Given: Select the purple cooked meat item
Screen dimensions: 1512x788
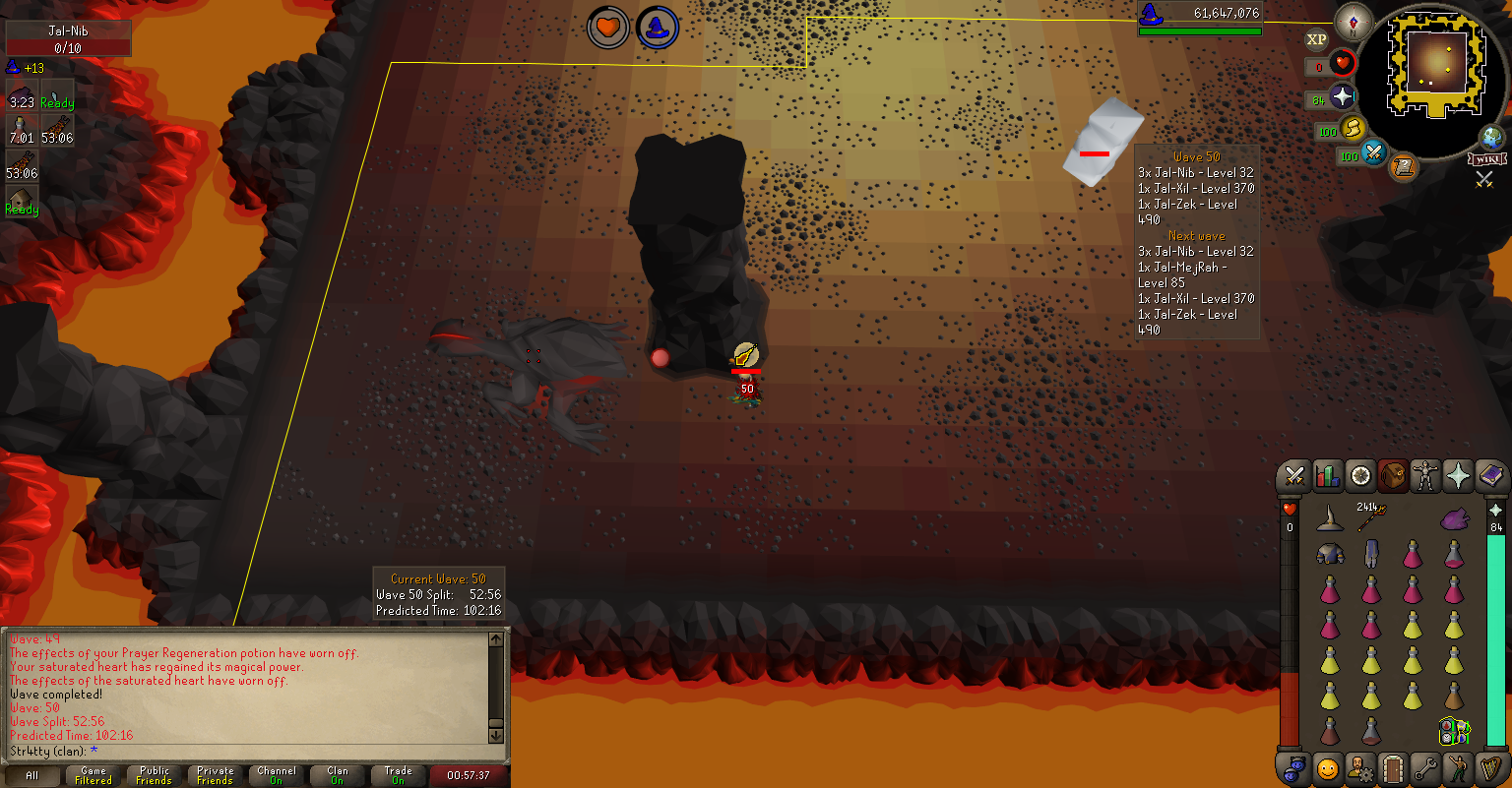Looking at the screenshot, I should pos(1454,517).
